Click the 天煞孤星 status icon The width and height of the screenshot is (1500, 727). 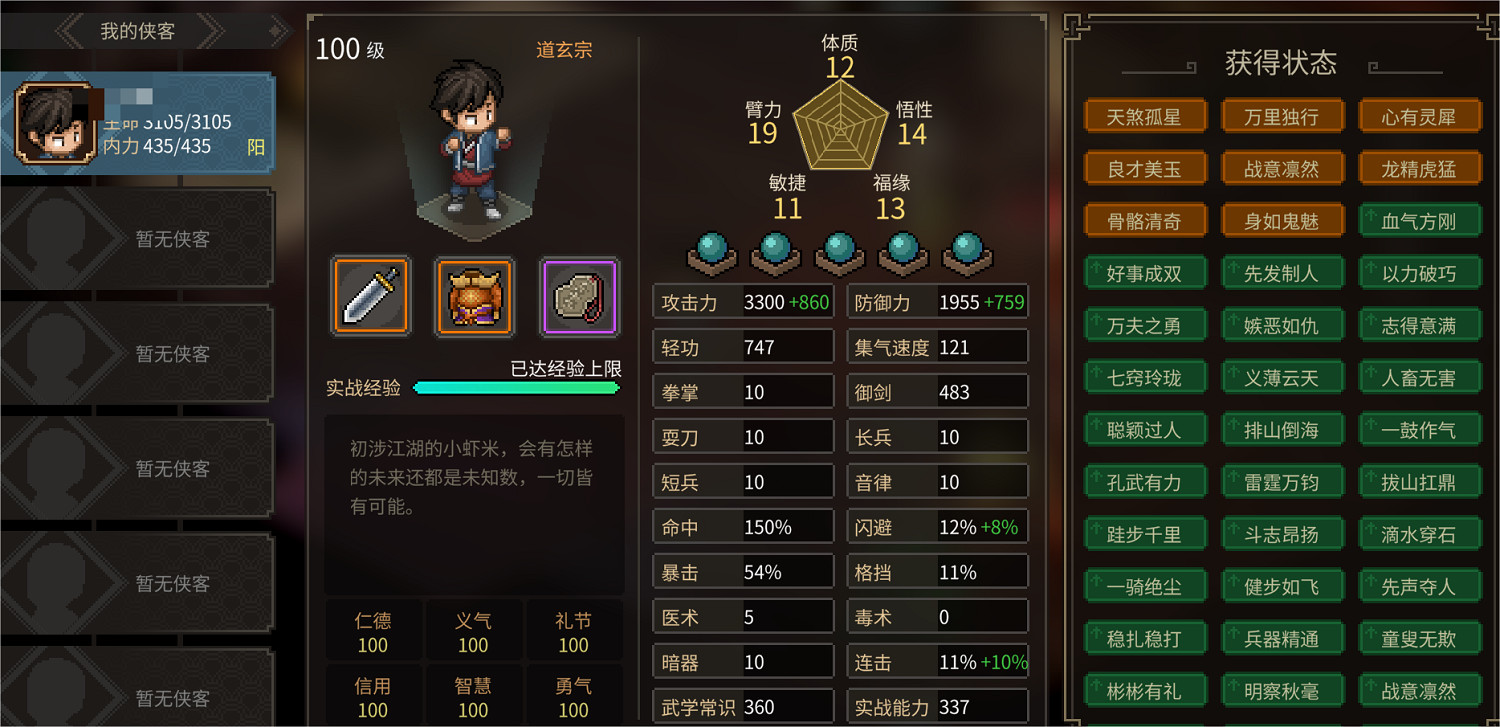click(x=1146, y=115)
